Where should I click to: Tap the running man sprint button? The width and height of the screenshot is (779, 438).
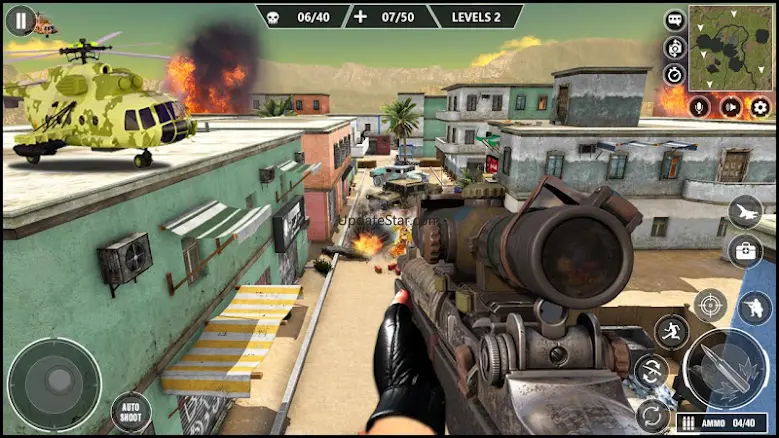671,333
